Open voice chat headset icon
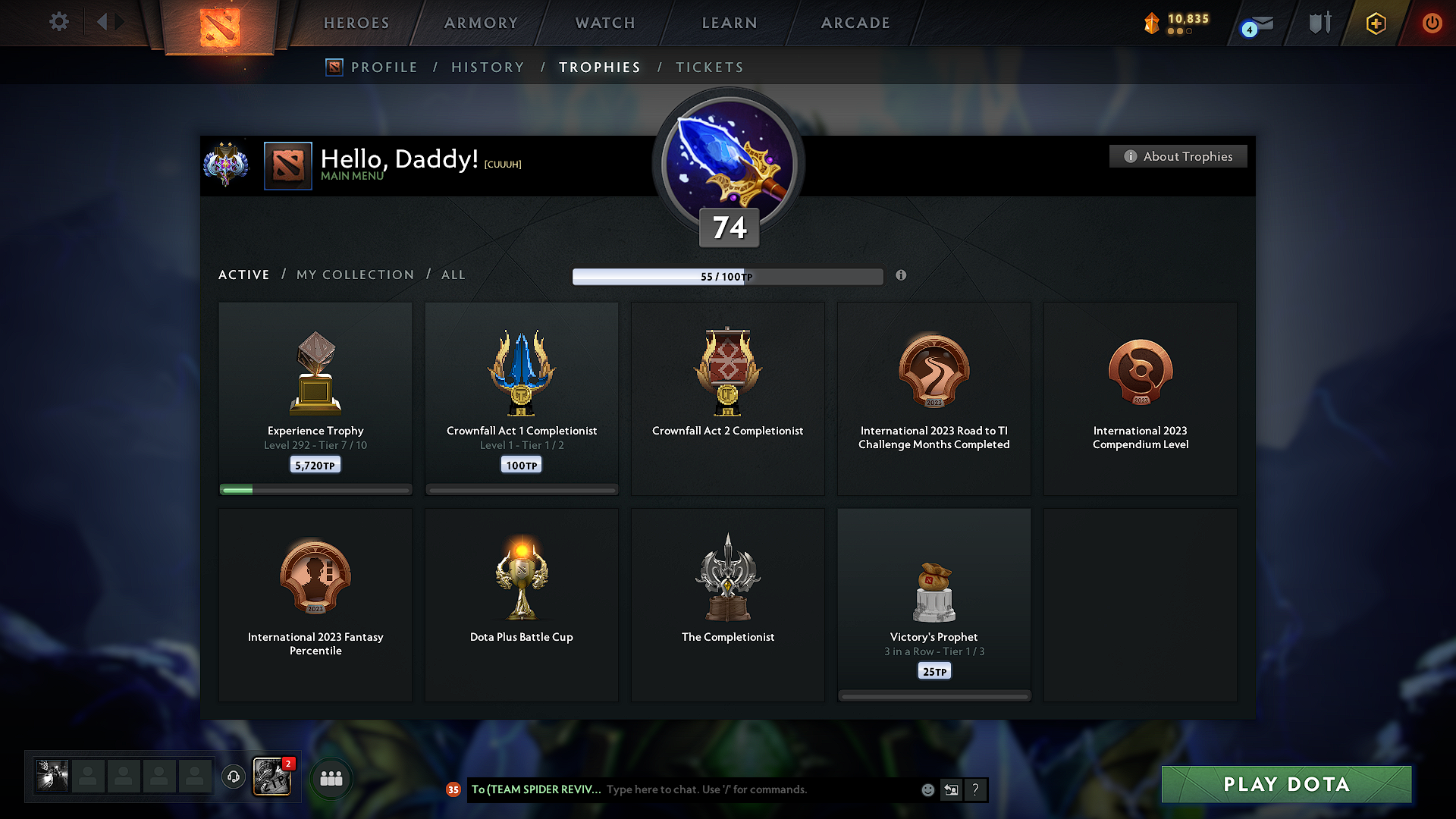Screen dimensions: 1456x819 [x=234, y=777]
